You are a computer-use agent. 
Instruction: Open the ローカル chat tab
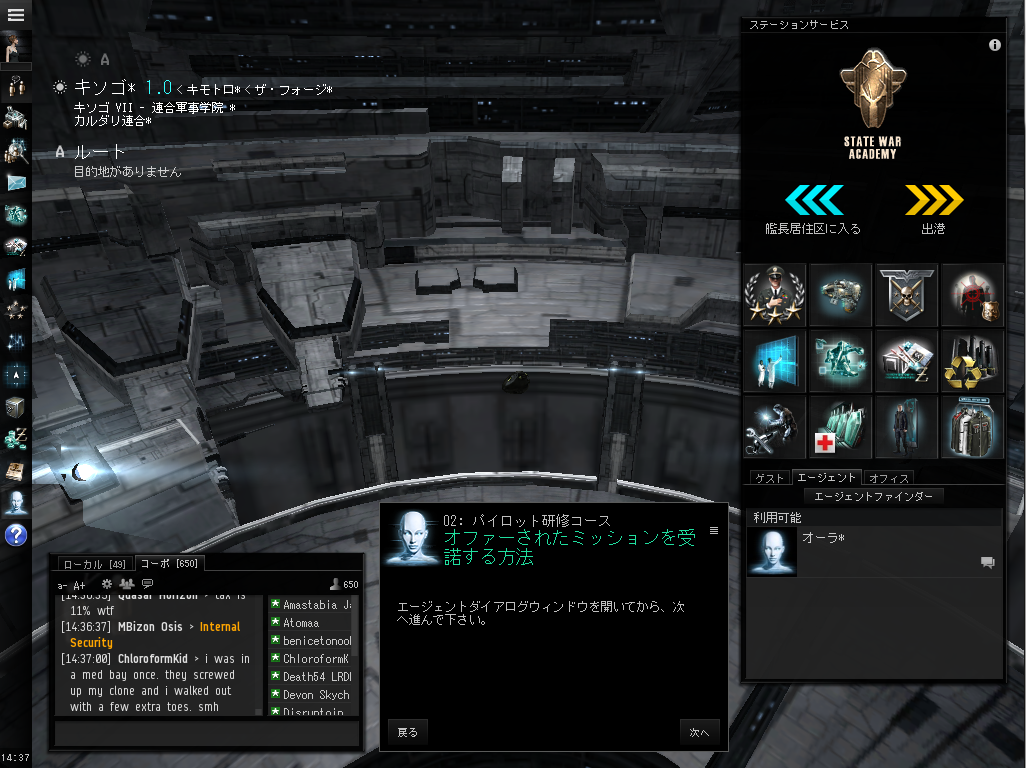click(94, 564)
